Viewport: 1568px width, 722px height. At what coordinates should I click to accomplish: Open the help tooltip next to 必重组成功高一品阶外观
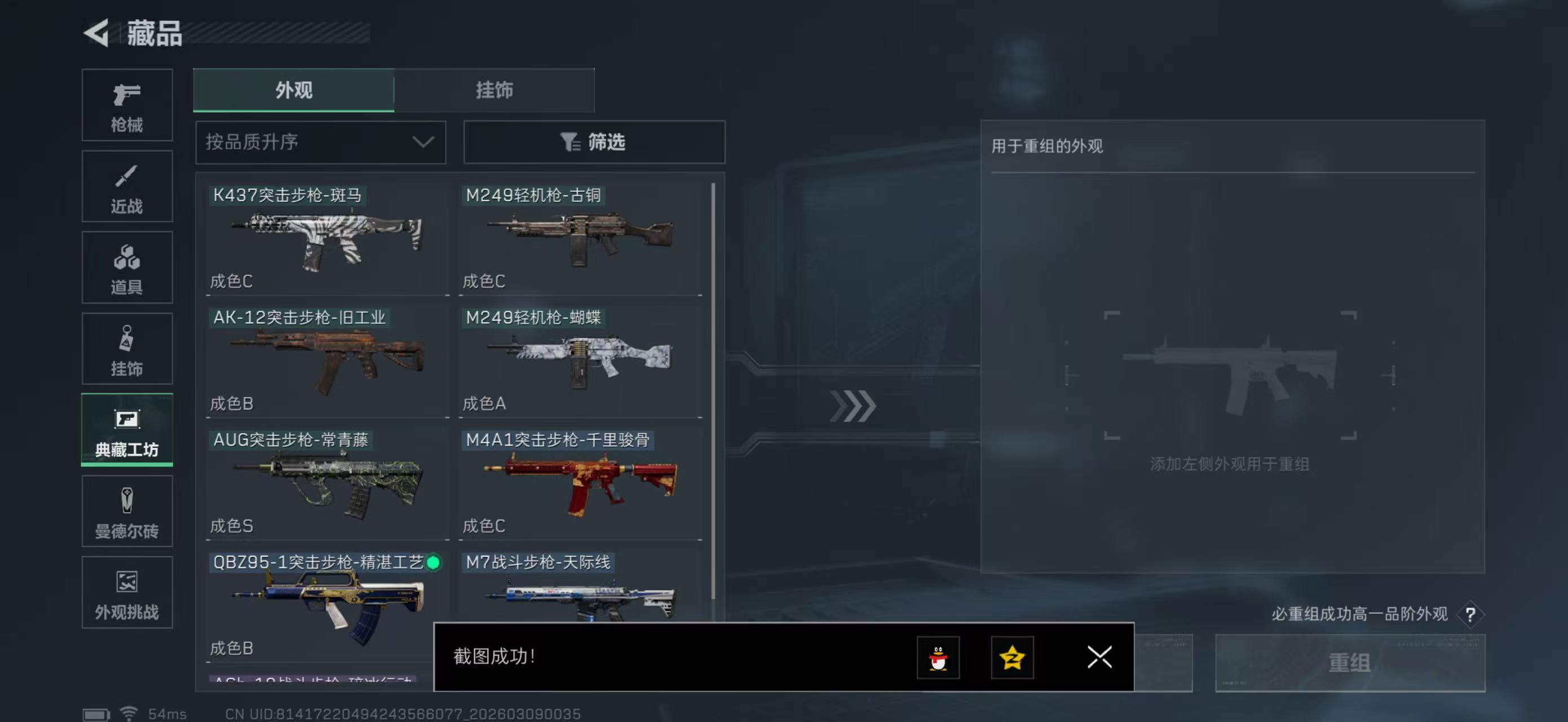tap(1471, 615)
